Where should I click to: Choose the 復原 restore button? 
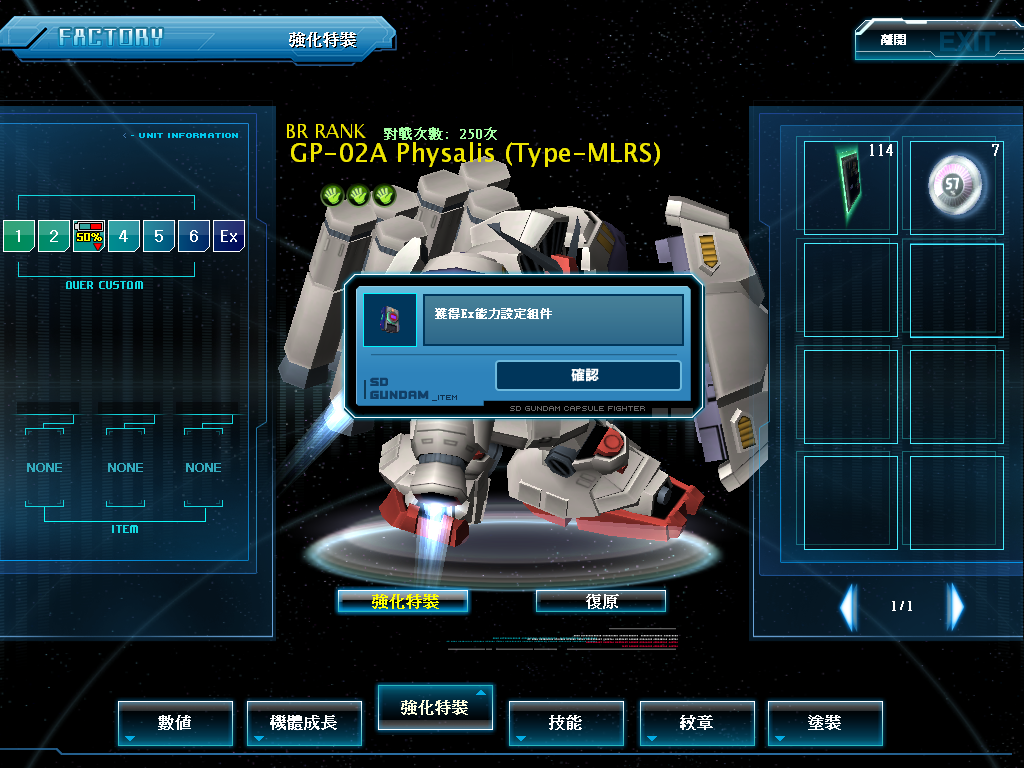601,601
